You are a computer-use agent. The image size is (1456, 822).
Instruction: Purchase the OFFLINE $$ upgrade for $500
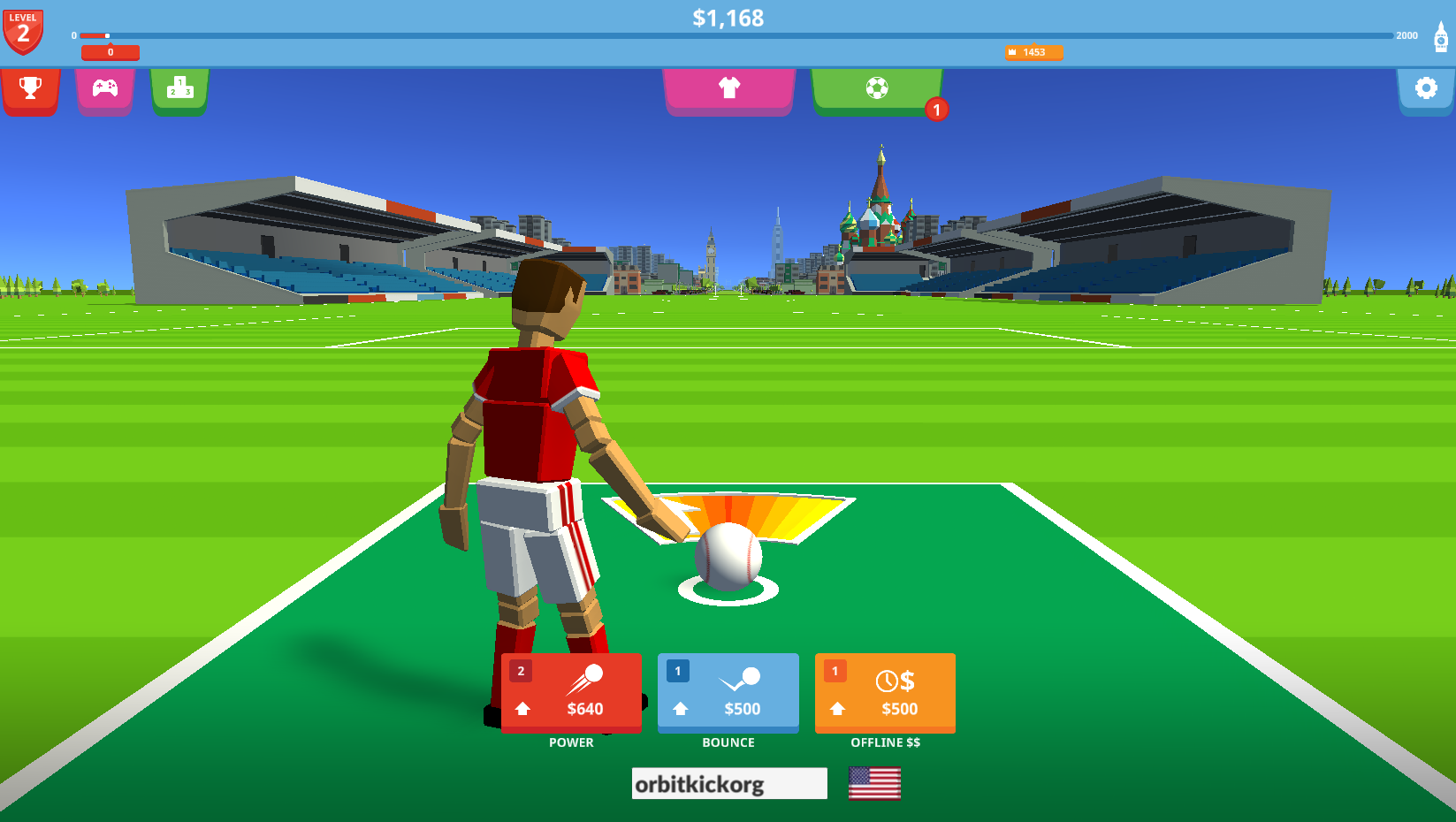point(884,693)
